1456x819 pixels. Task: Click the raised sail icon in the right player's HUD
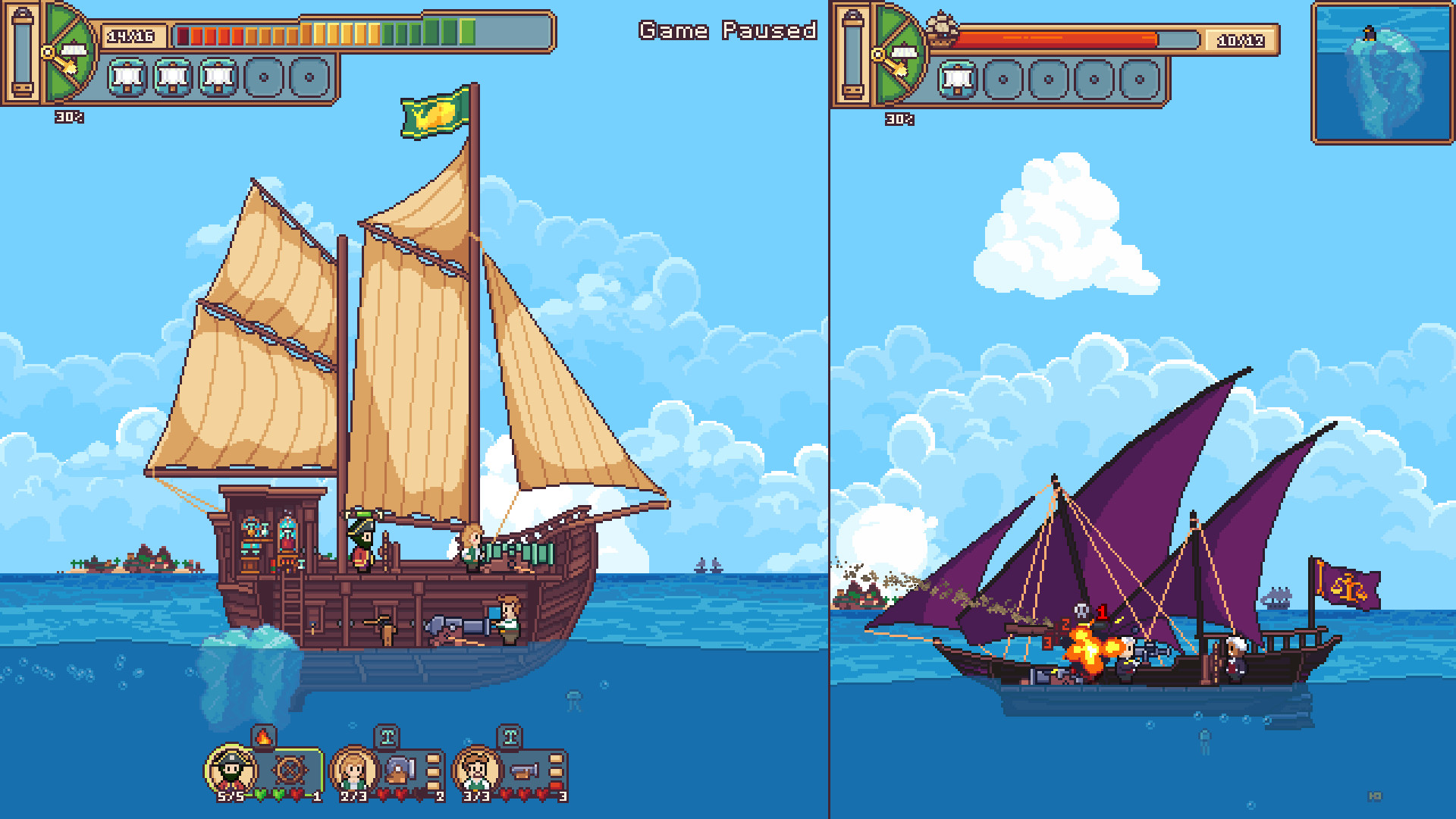(x=958, y=78)
